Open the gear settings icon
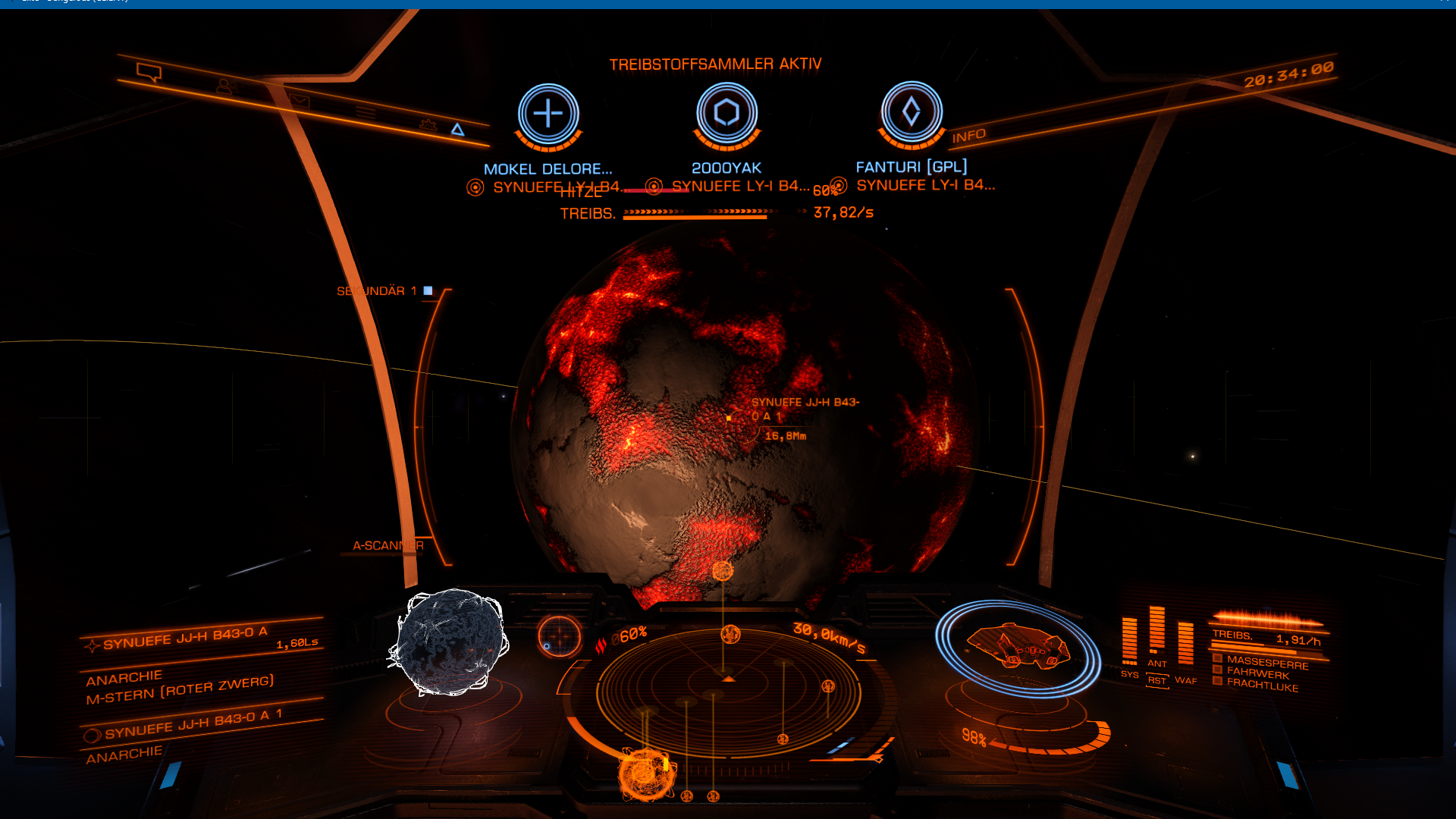1456x819 pixels. point(428,124)
